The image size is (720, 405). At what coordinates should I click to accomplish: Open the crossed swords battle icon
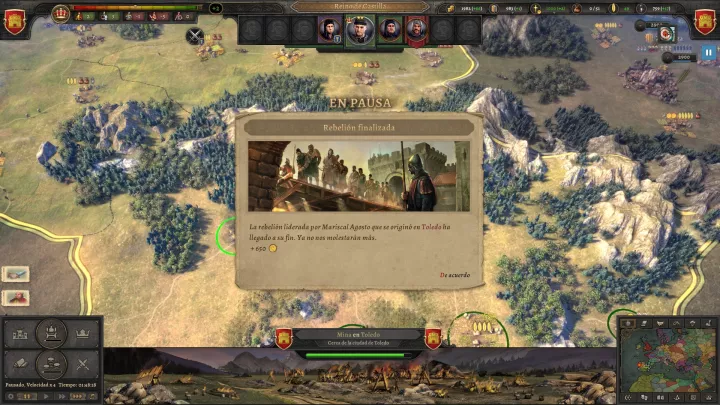pos(195,36)
